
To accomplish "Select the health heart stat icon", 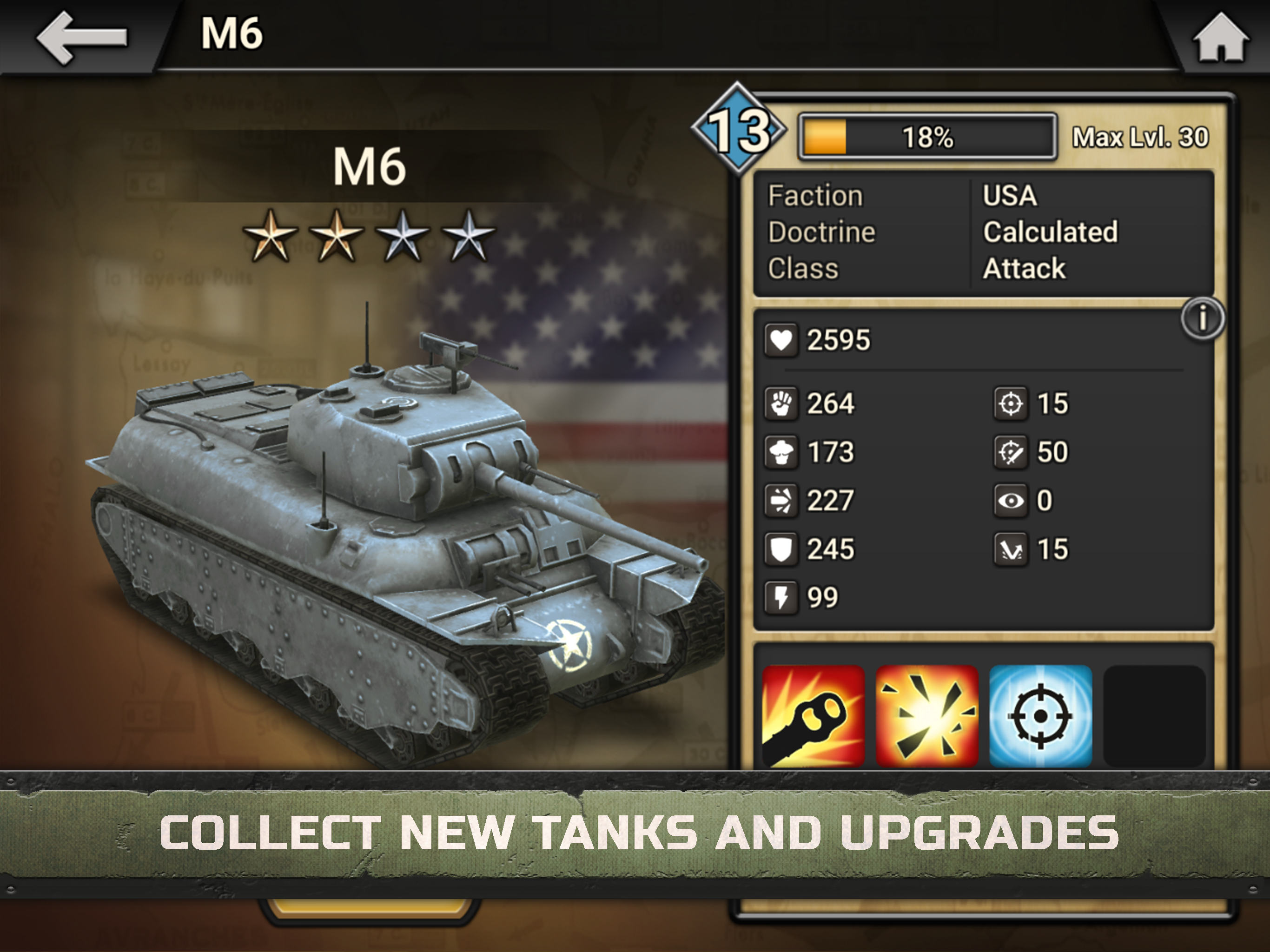I will tap(781, 340).
